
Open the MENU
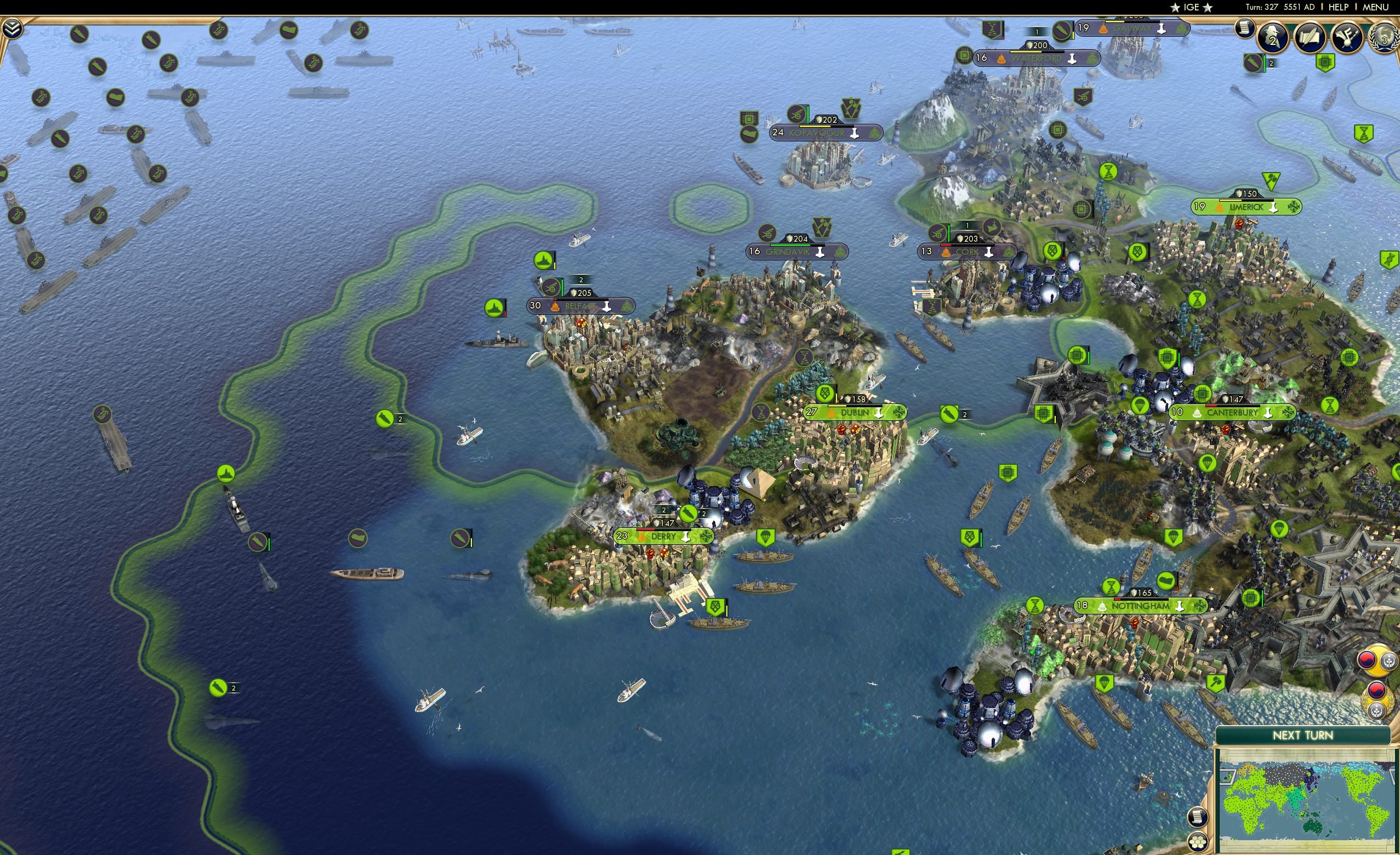point(1375,7)
